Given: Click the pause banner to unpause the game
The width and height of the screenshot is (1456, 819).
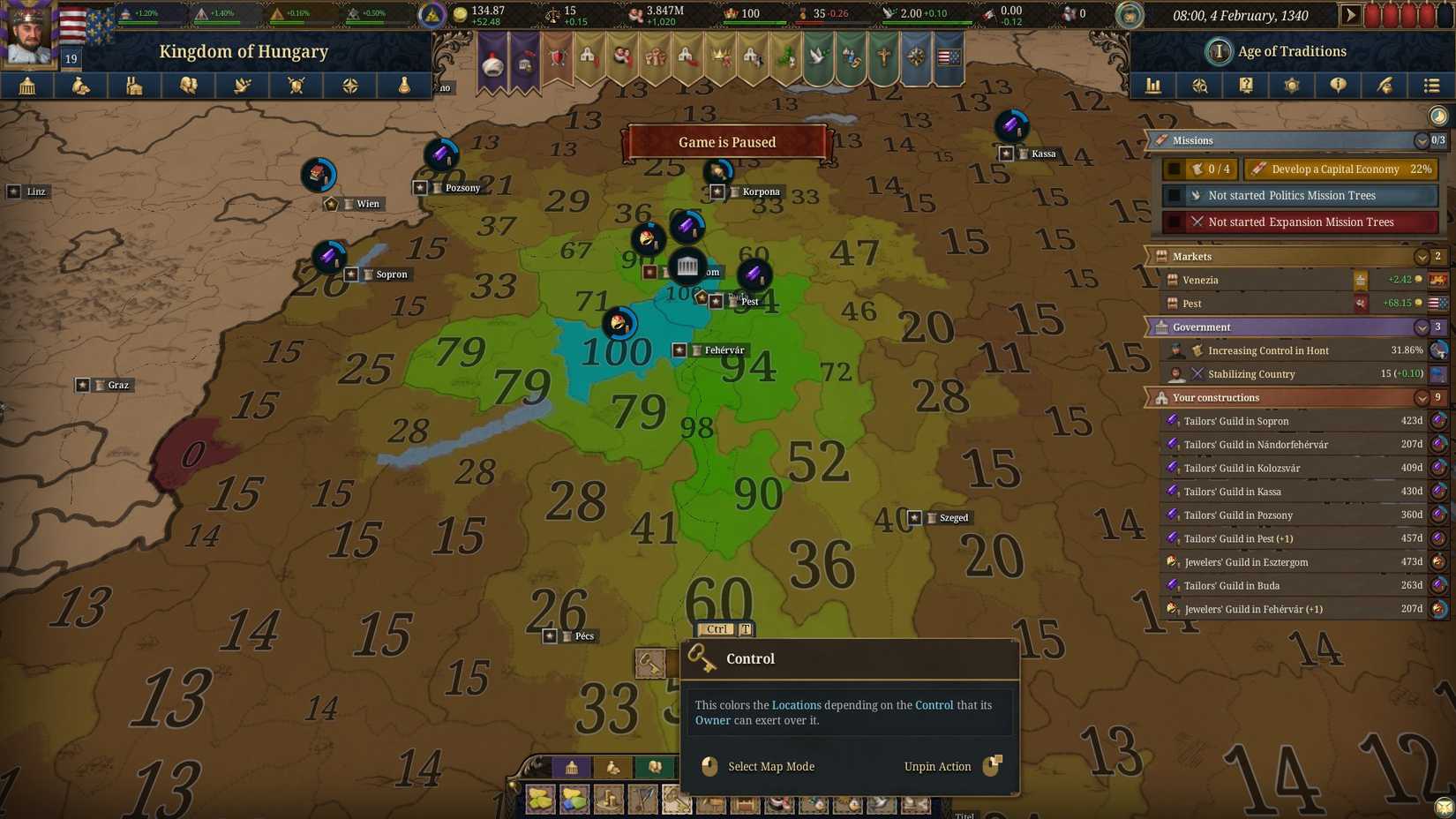Looking at the screenshot, I should click(x=726, y=142).
